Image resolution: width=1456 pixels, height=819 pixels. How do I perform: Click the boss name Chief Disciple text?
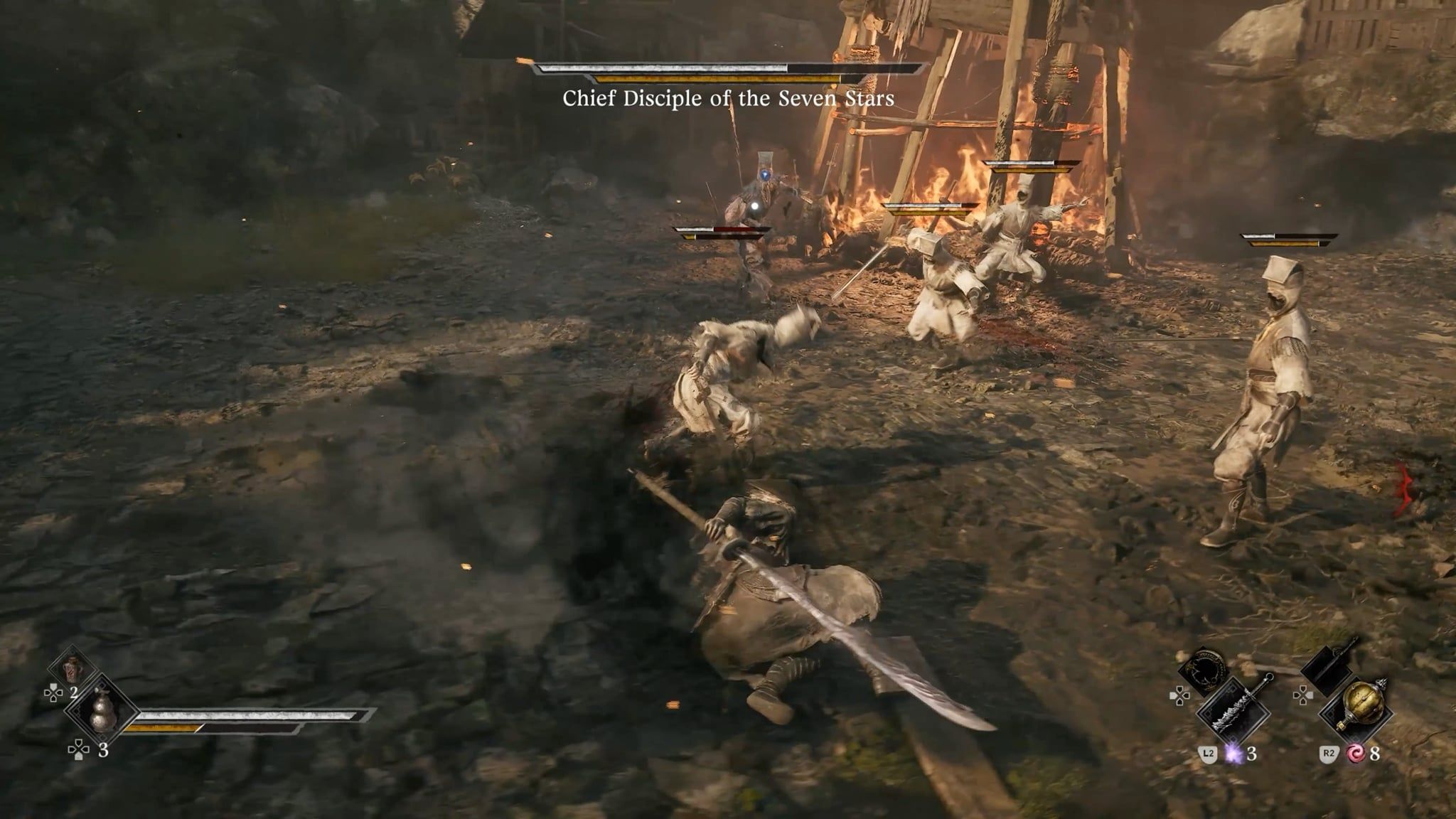(x=728, y=102)
